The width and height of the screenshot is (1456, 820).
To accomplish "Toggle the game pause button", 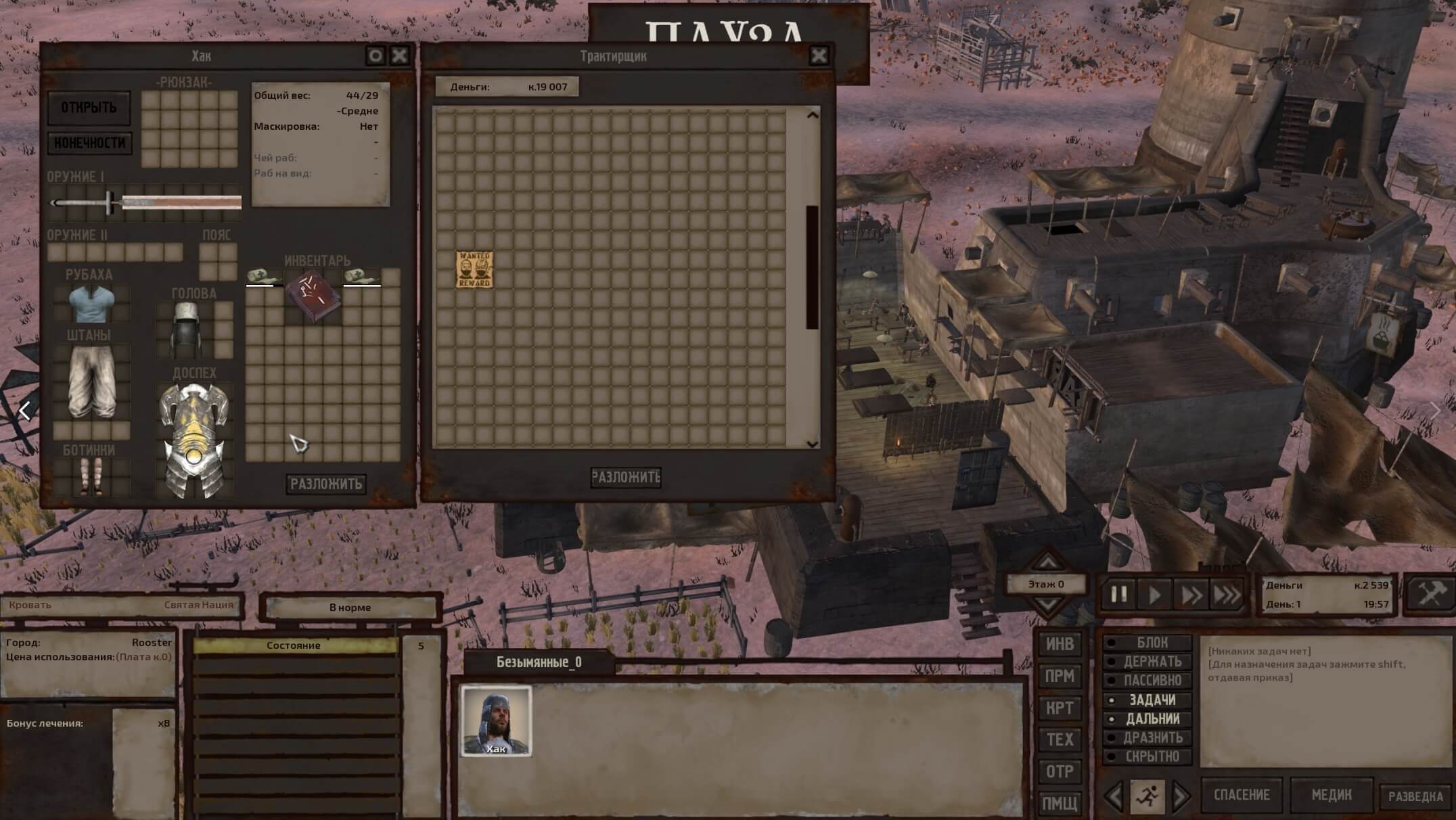I will pyautogui.click(x=1119, y=595).
